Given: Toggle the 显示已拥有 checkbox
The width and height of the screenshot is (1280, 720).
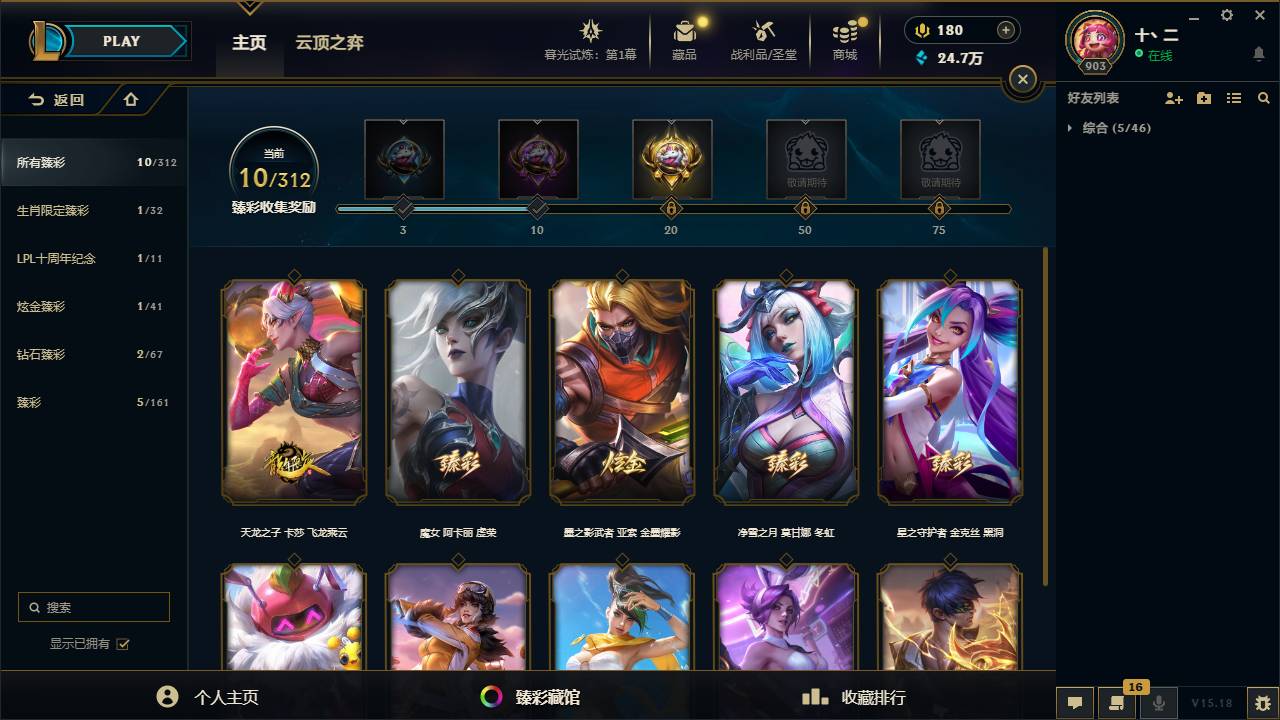Looking at the screenshot, I should (x=123, y=645).
